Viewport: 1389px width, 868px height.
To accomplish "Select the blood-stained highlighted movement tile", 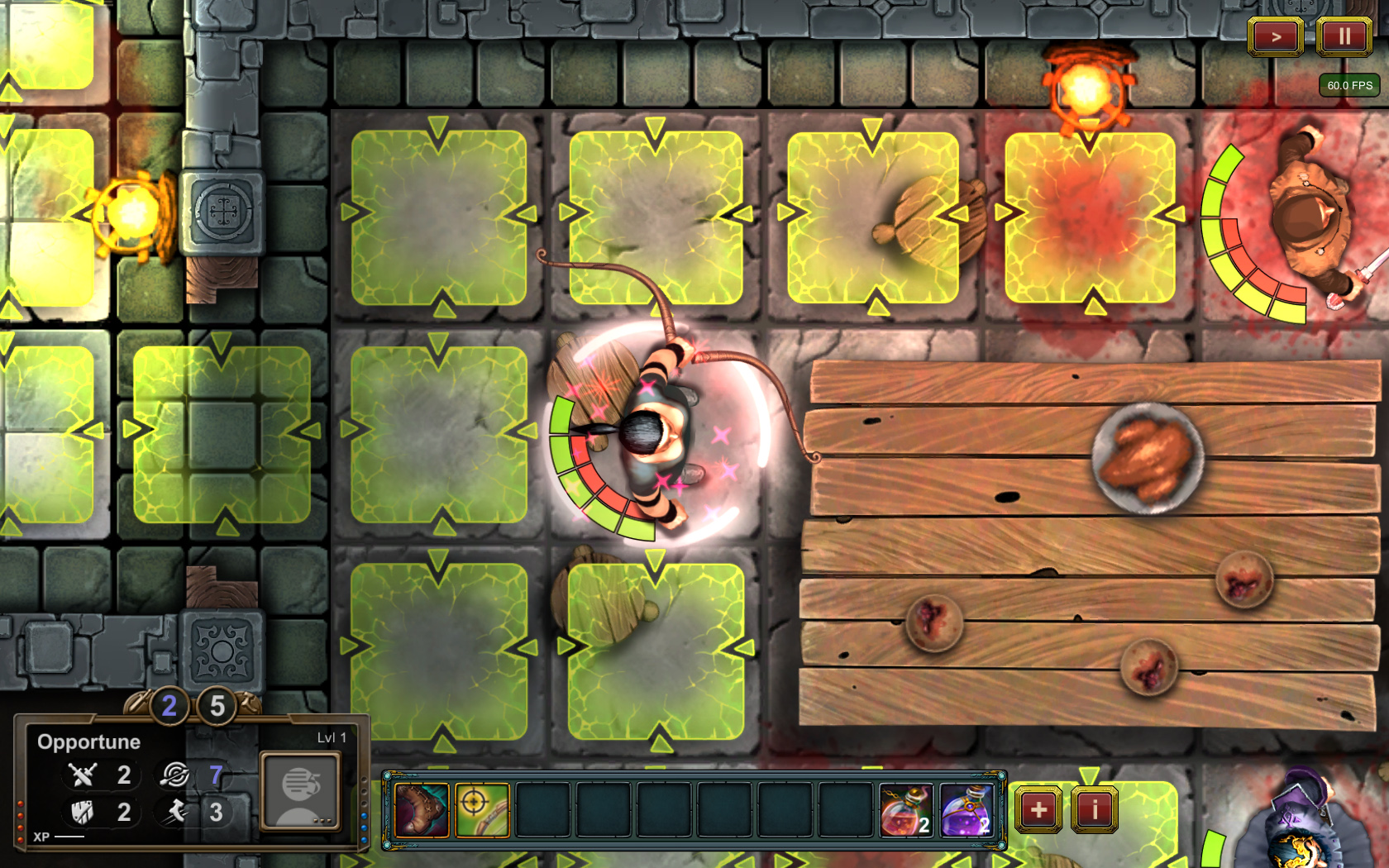I will 1090,218.
